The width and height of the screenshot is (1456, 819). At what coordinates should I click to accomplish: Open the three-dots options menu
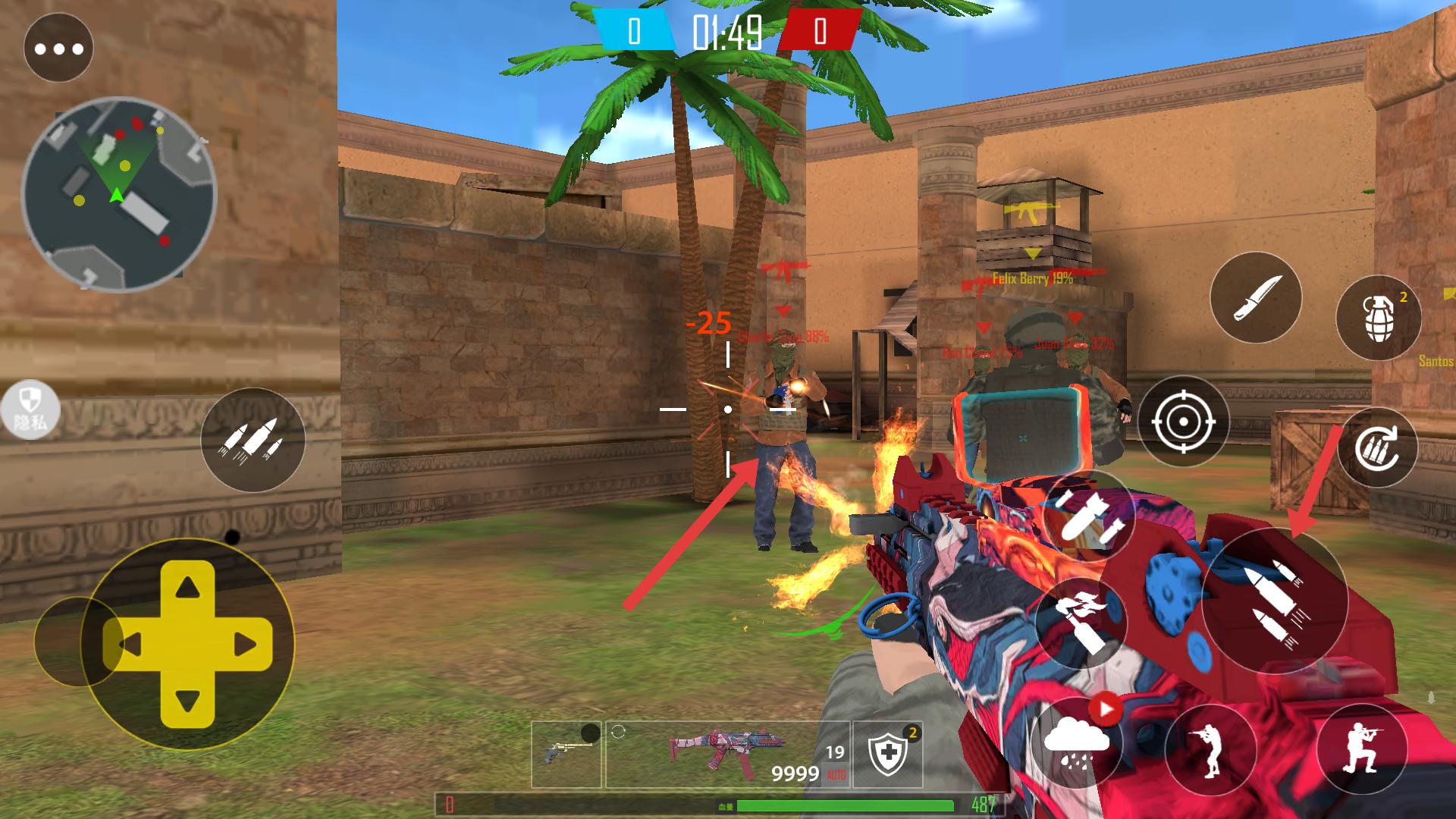click(x=58, y=49)
